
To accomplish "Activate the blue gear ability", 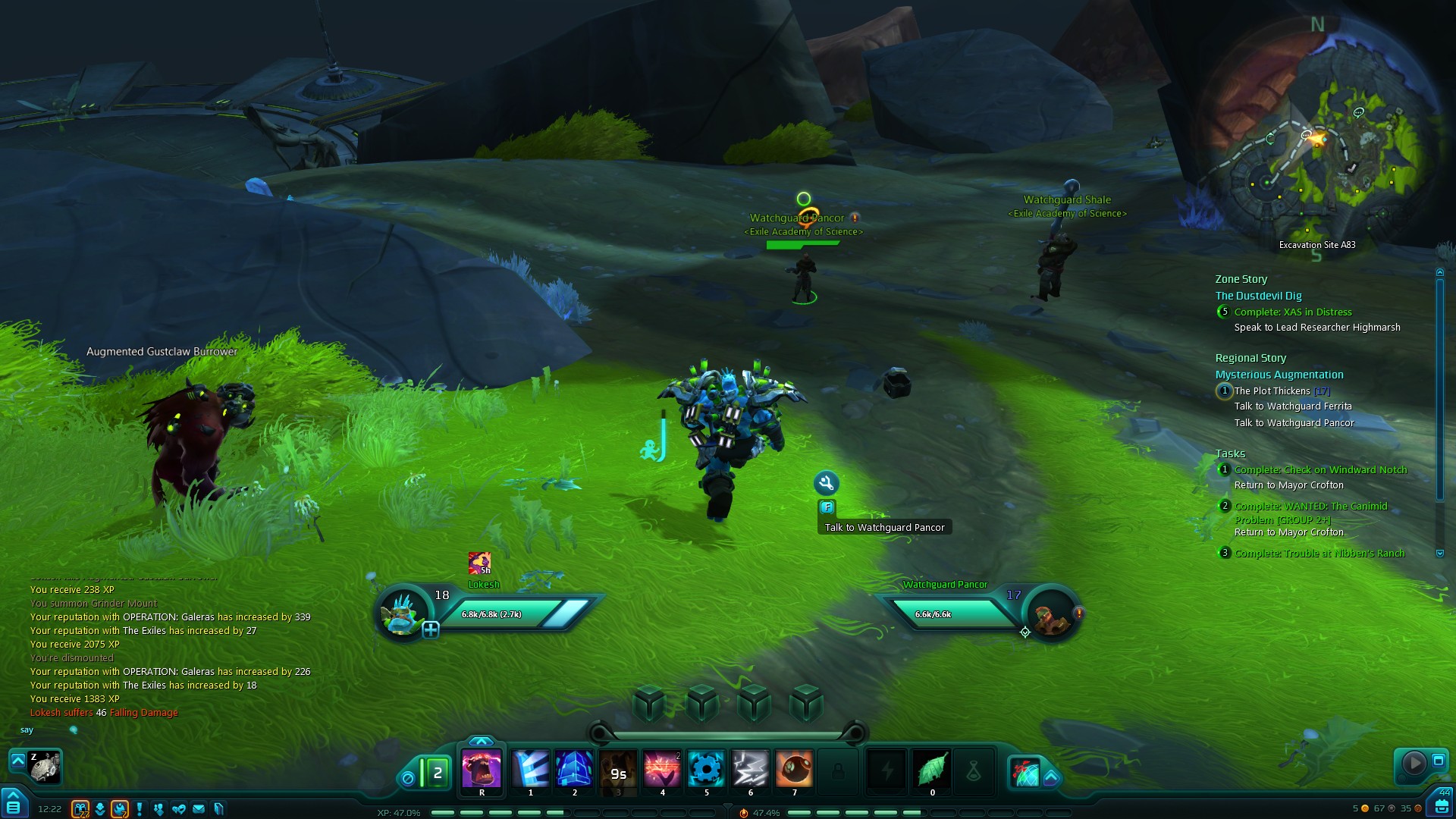I will [x=706, y=769].
